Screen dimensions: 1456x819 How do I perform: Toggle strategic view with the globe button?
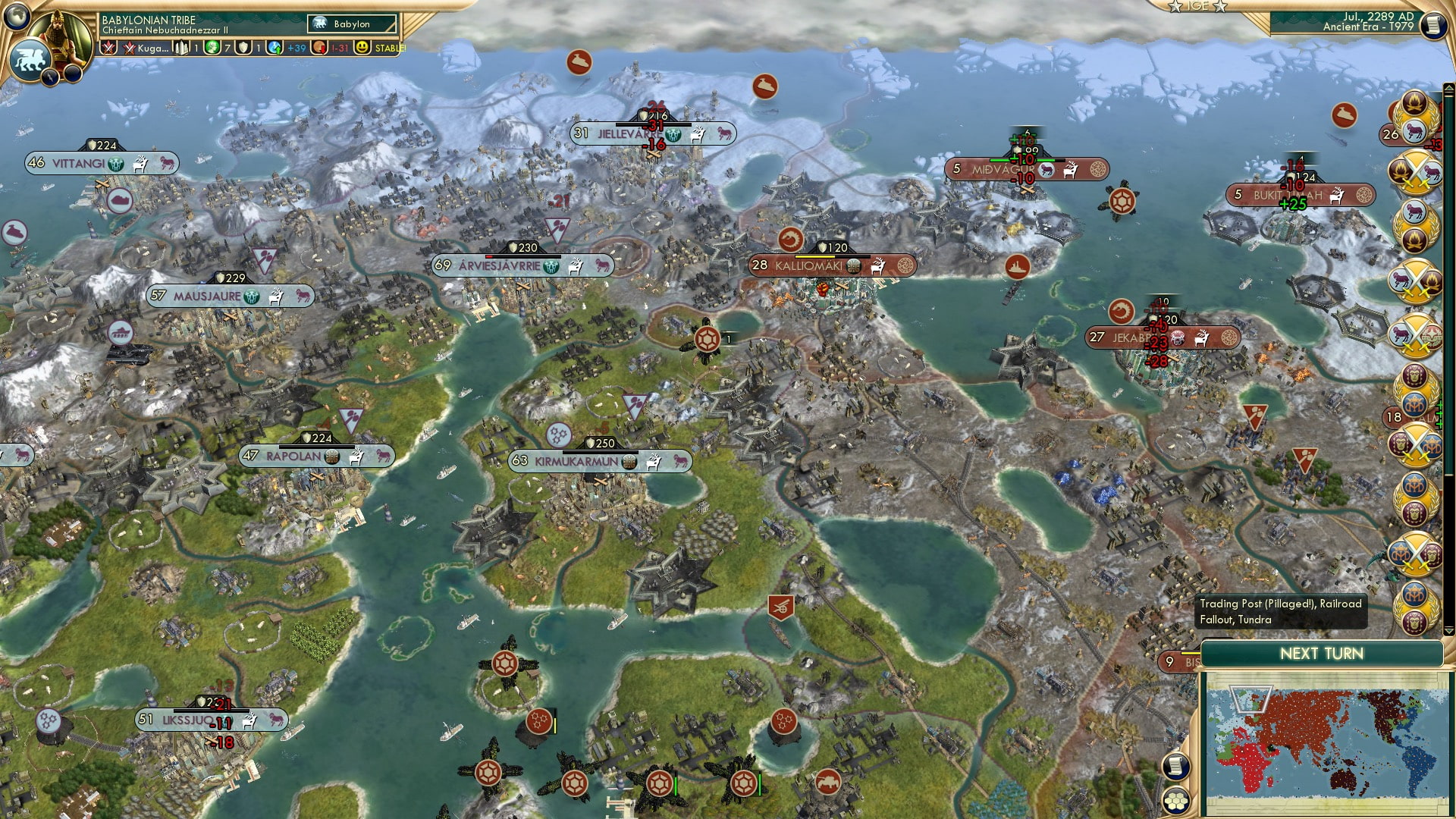18,17
